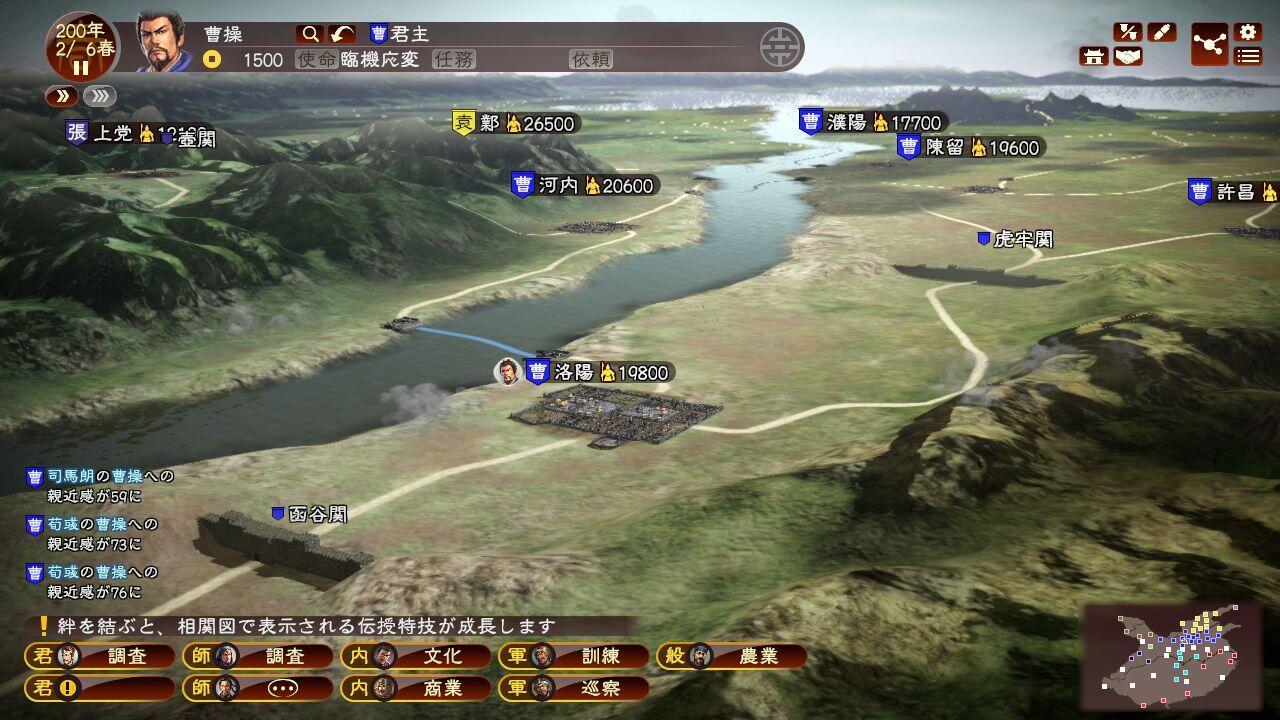Select the brush edit icon

[1161, 30]
